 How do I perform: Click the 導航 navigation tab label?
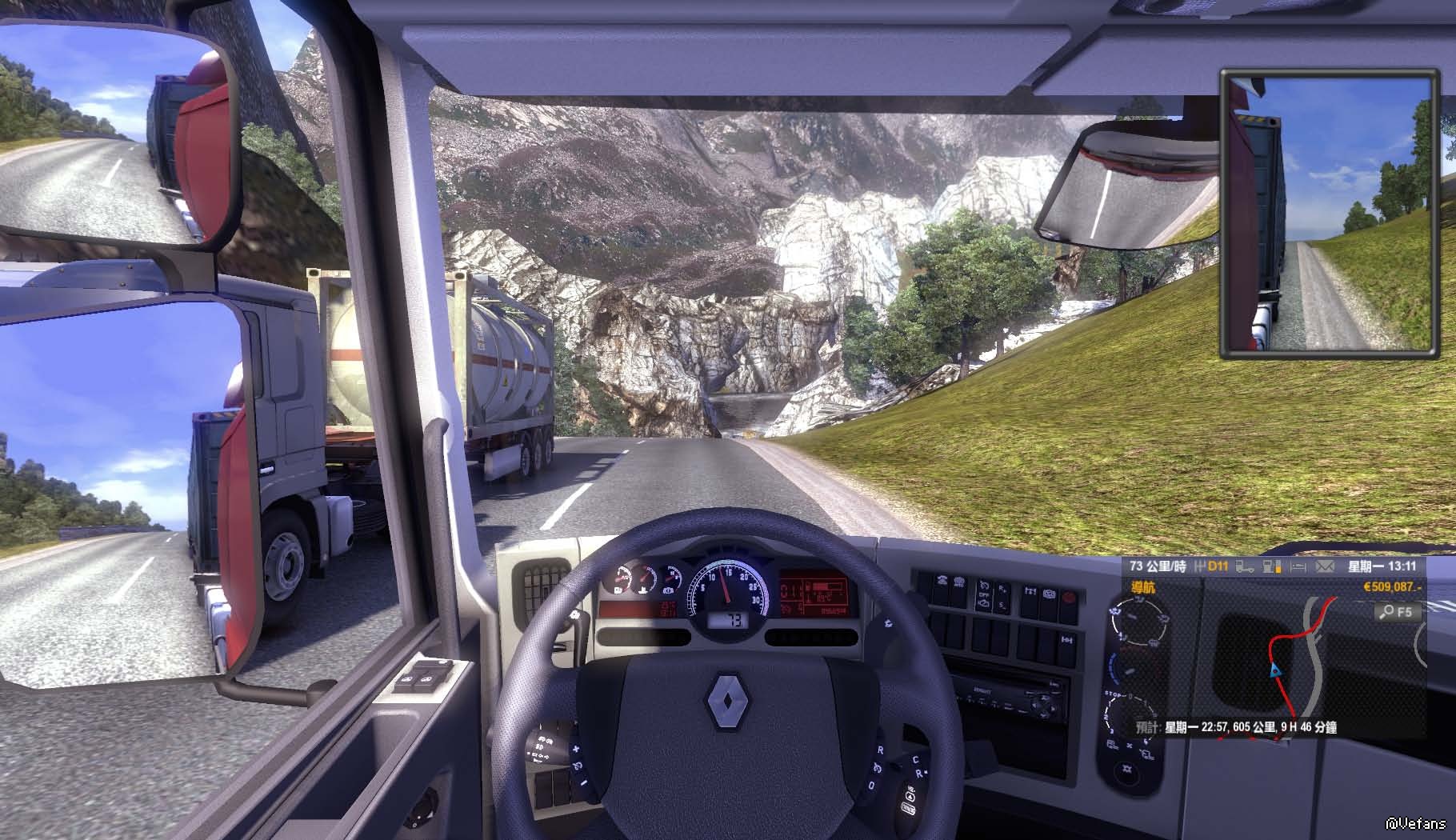click(1142, 588)
